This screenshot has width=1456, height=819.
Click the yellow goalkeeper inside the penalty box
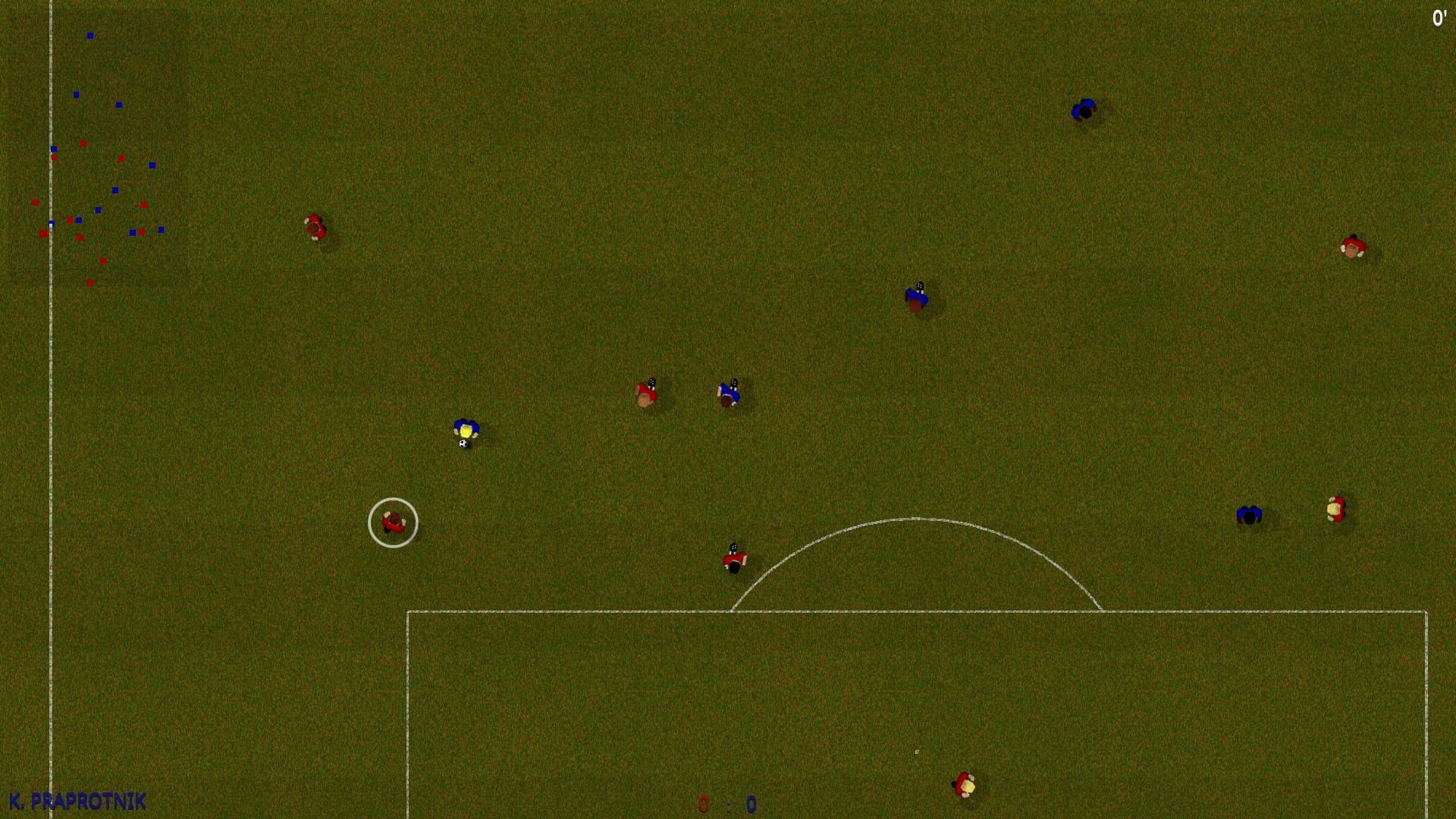point(963,785)
